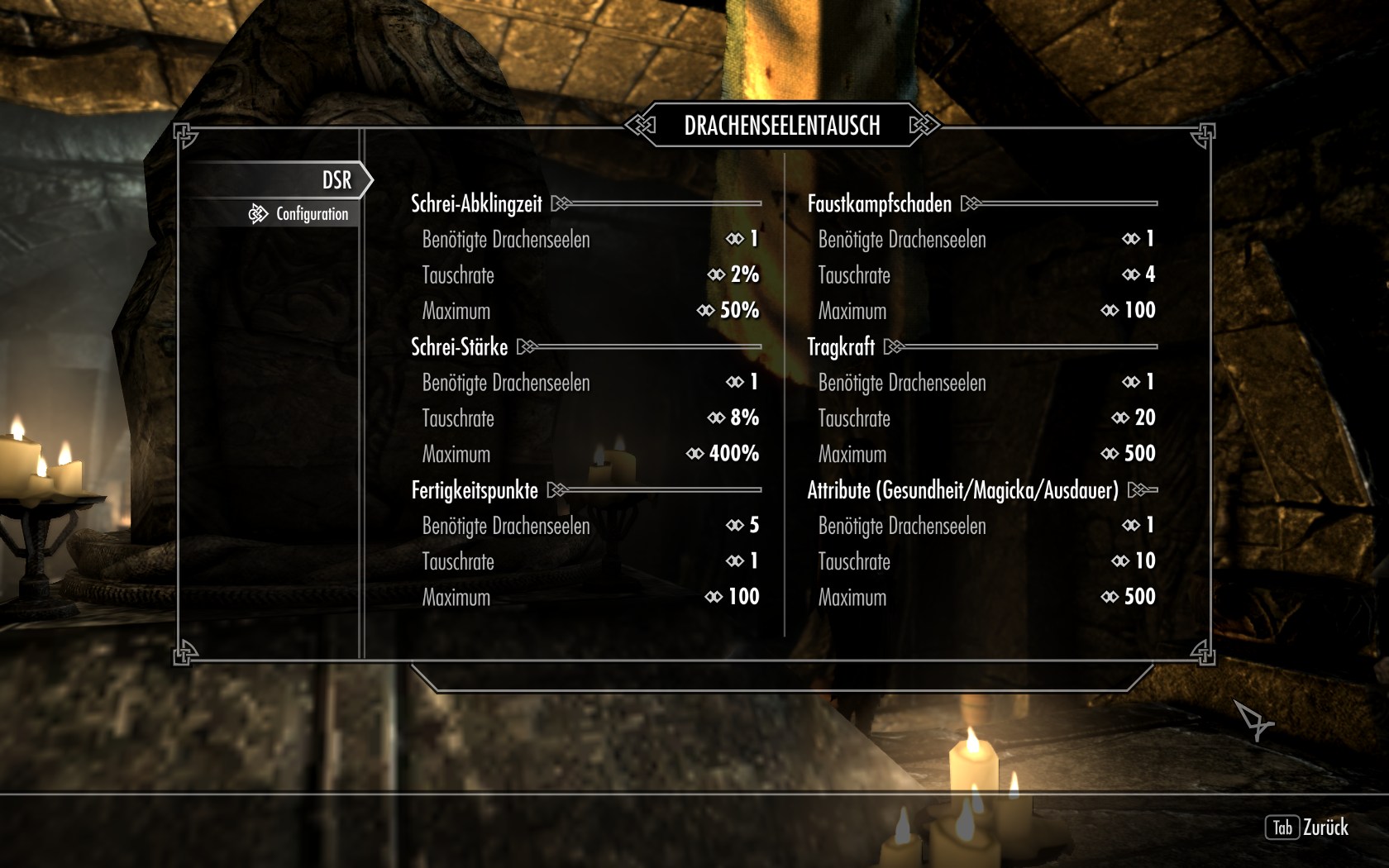Viewport: 1389px width, 868px height.
Task: Modify the Tragkraft Tauschrate of 20
Action: (986, 418)
